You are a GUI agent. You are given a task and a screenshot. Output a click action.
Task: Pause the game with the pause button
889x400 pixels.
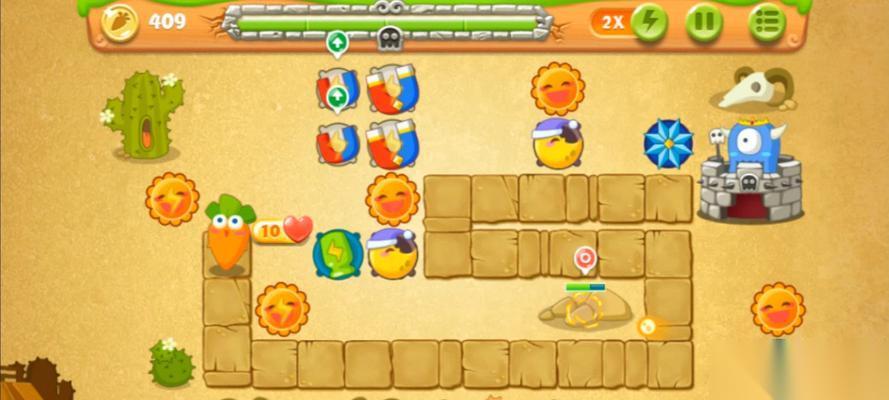[704, 22]
